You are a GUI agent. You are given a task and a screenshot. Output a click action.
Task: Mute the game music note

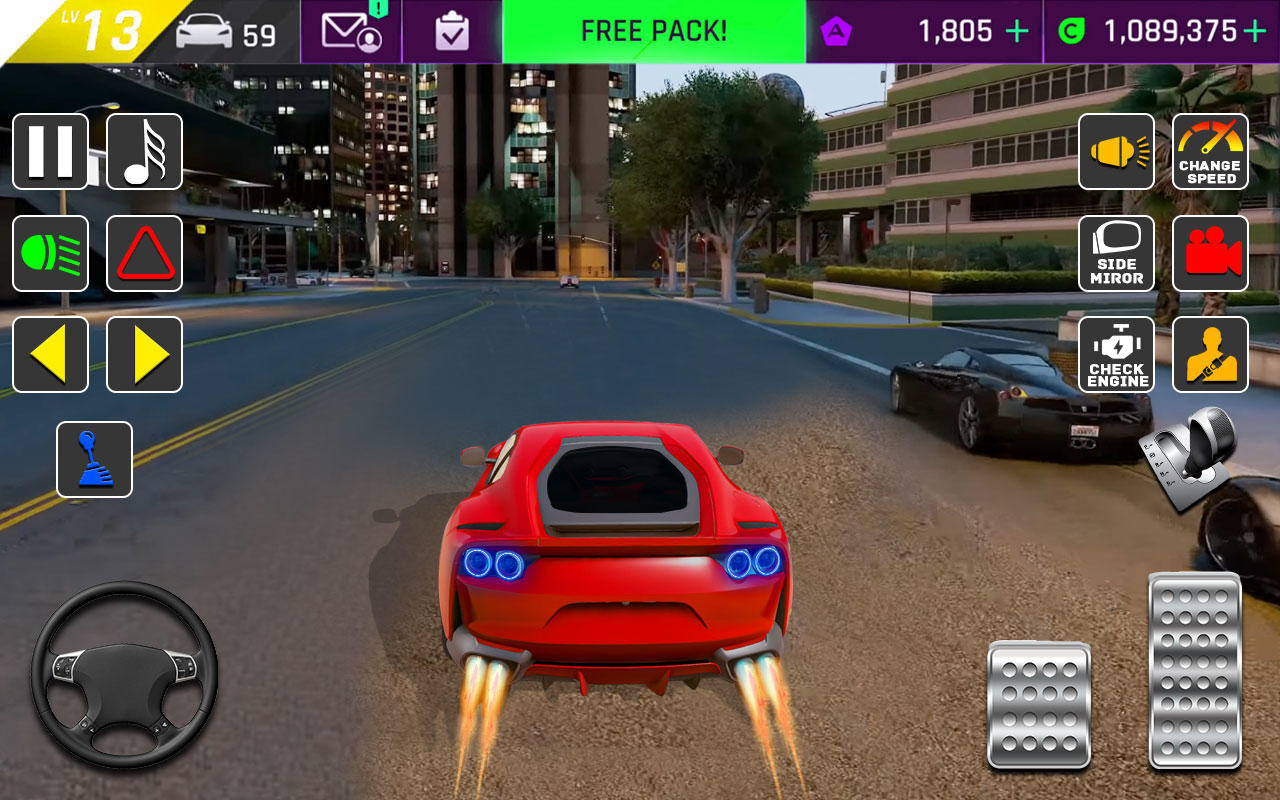(144, 152)
